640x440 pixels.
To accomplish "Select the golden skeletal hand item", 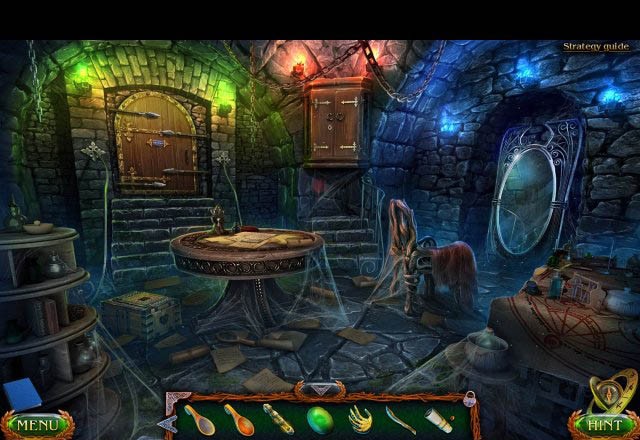I will tap(360, 419).
